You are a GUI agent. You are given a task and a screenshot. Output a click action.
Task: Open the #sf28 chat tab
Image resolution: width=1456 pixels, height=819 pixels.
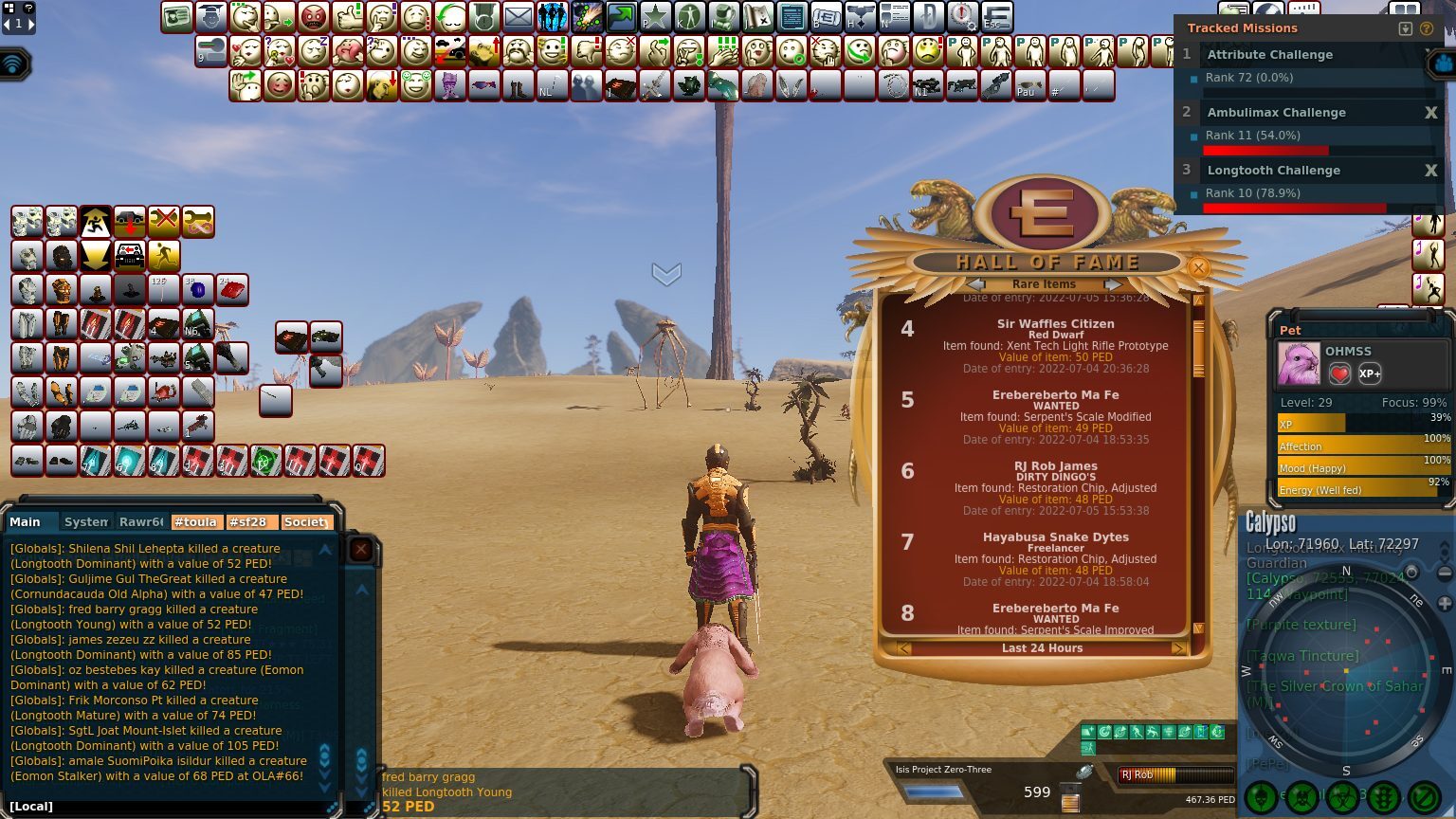(252, 521)
